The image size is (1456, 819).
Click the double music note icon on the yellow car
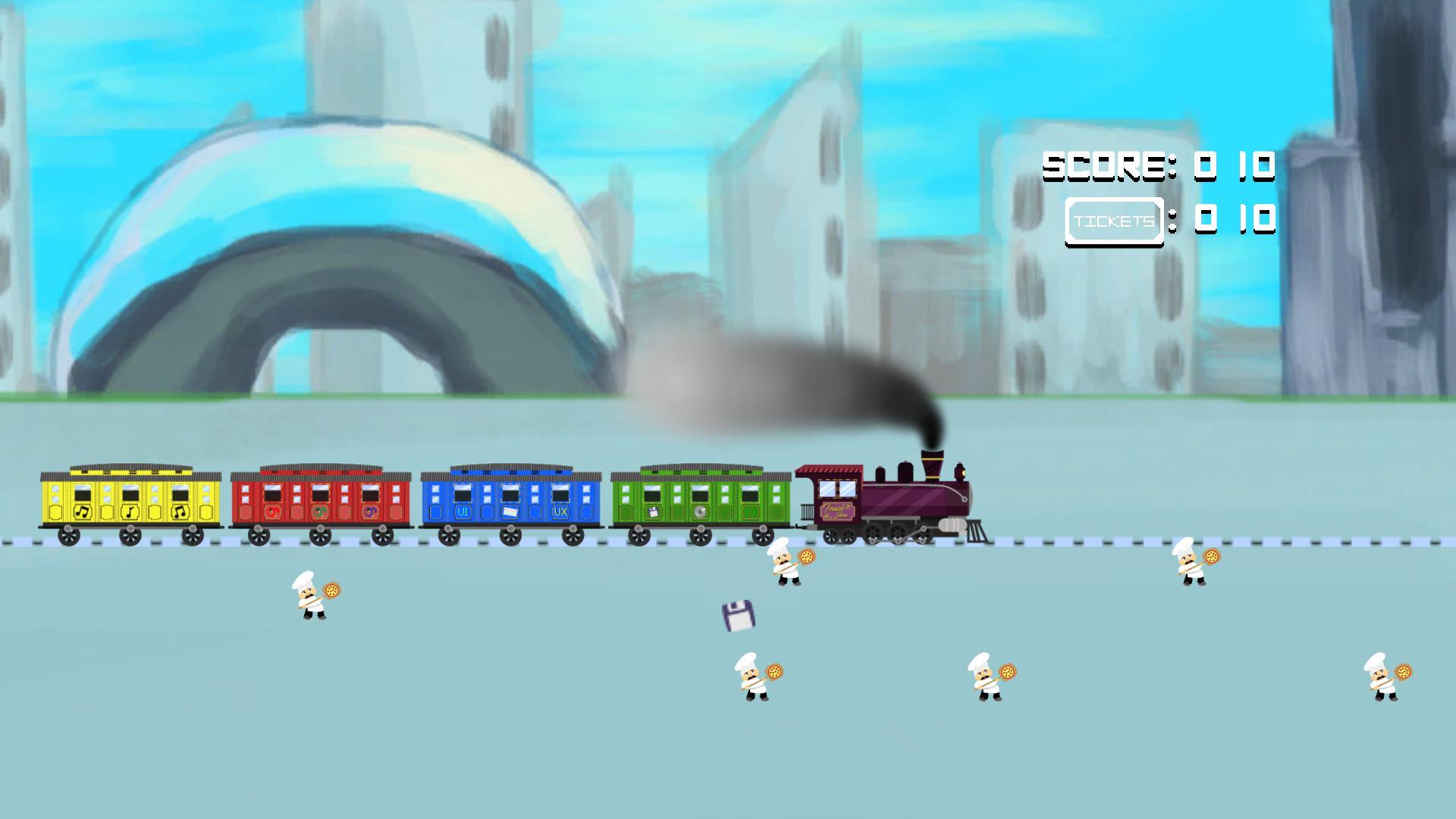83,513
